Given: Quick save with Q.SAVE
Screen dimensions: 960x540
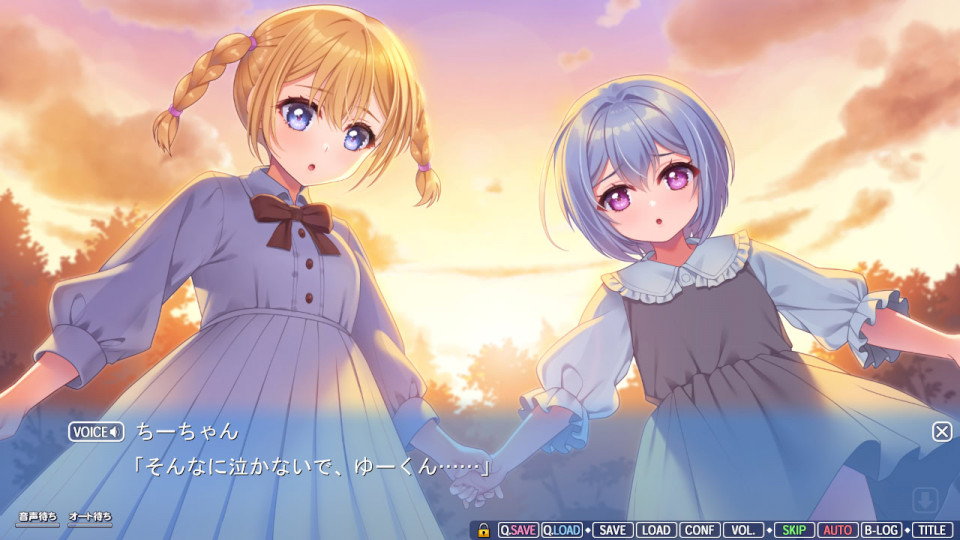Looking at the screenshot, I should pyautogui.click(x=518, y=530).
